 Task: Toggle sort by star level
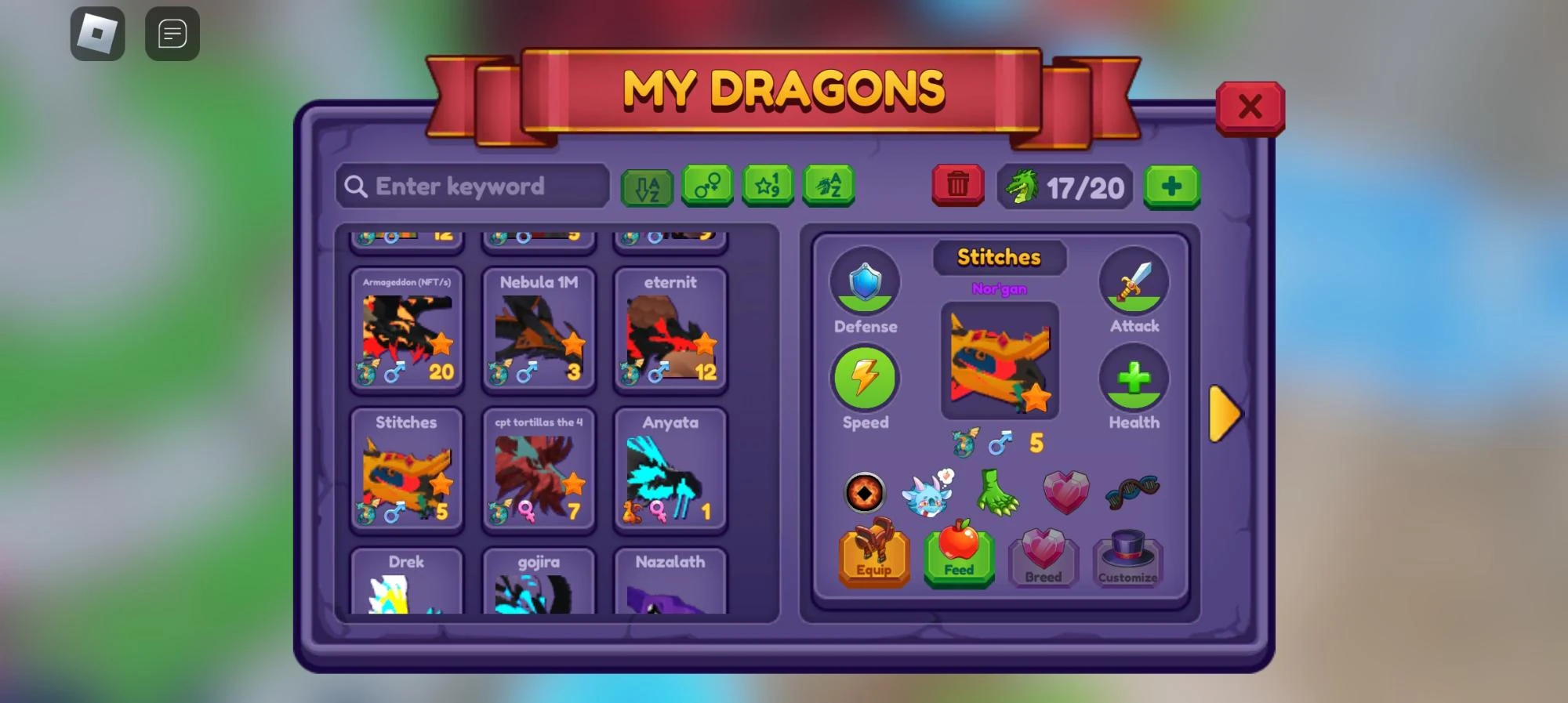tap(768, 187)
